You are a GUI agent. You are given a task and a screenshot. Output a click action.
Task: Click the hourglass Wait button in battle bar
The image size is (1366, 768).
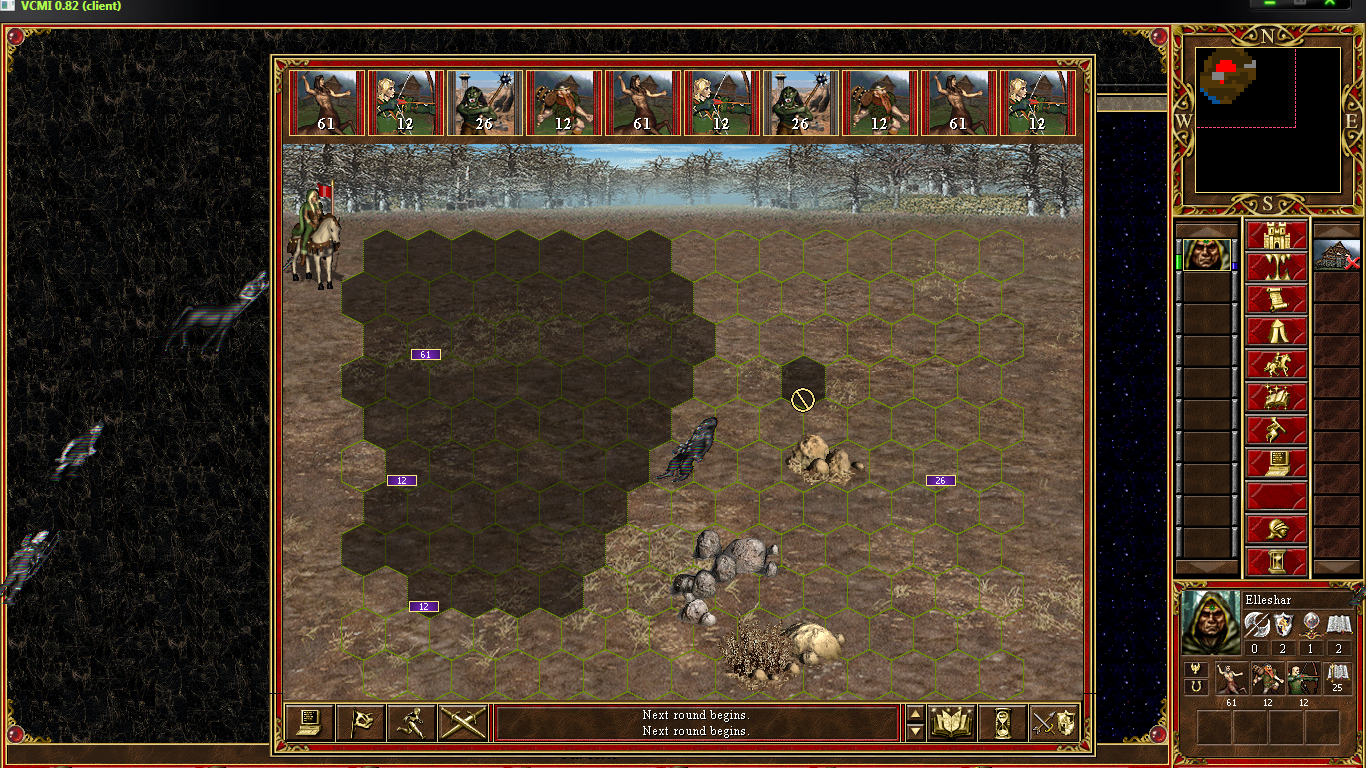click(1002, 722)
